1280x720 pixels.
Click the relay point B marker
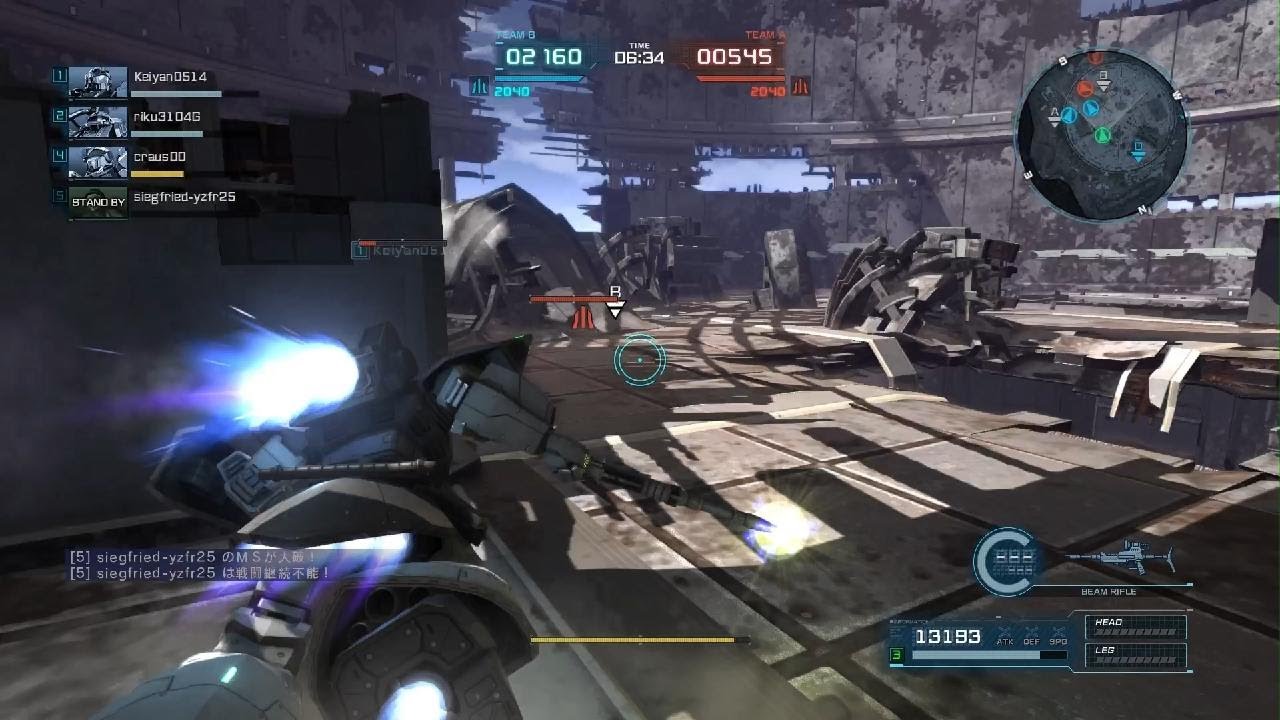point(616,304)
